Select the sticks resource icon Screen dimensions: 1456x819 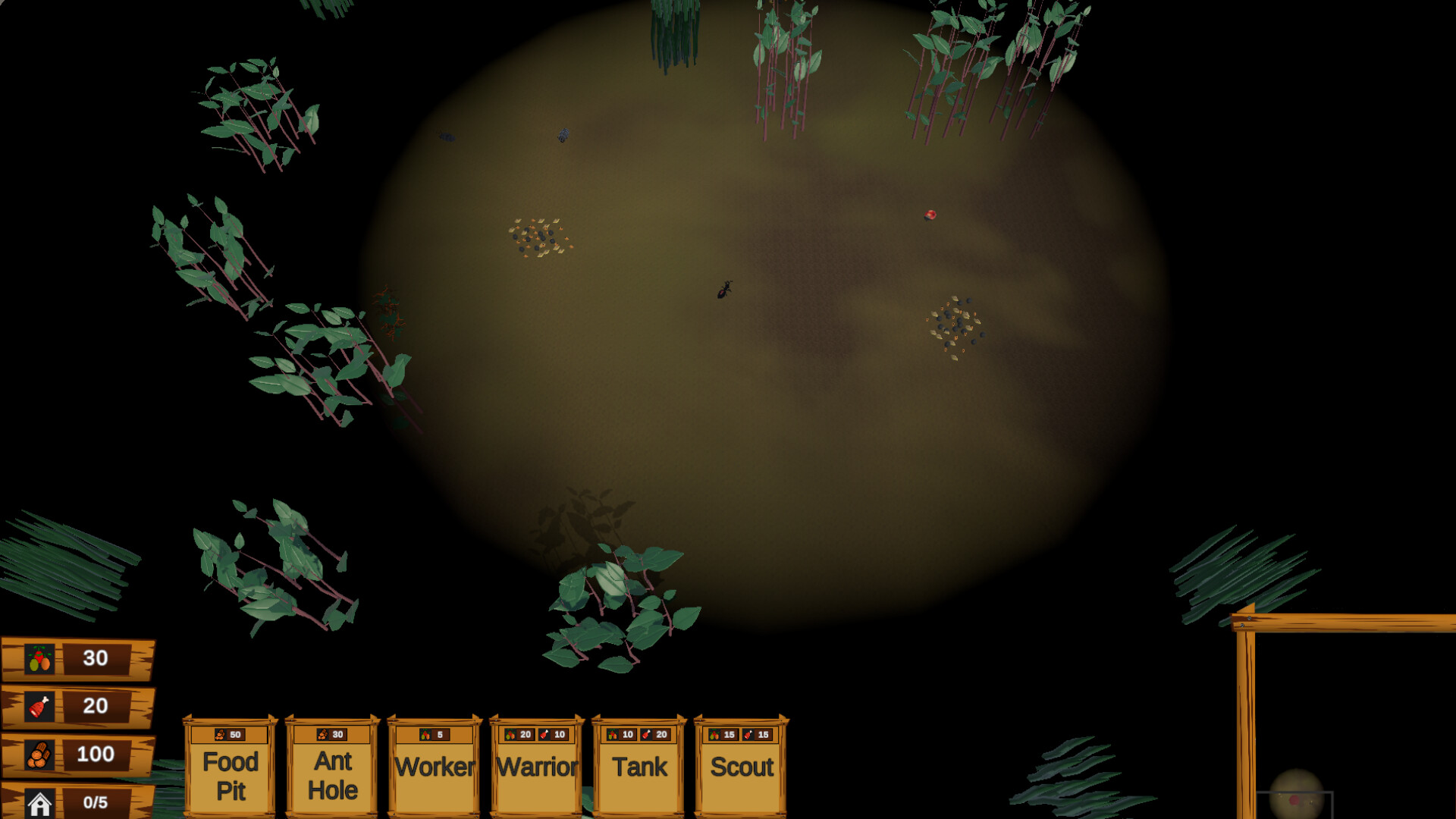[x=42, y=755]
